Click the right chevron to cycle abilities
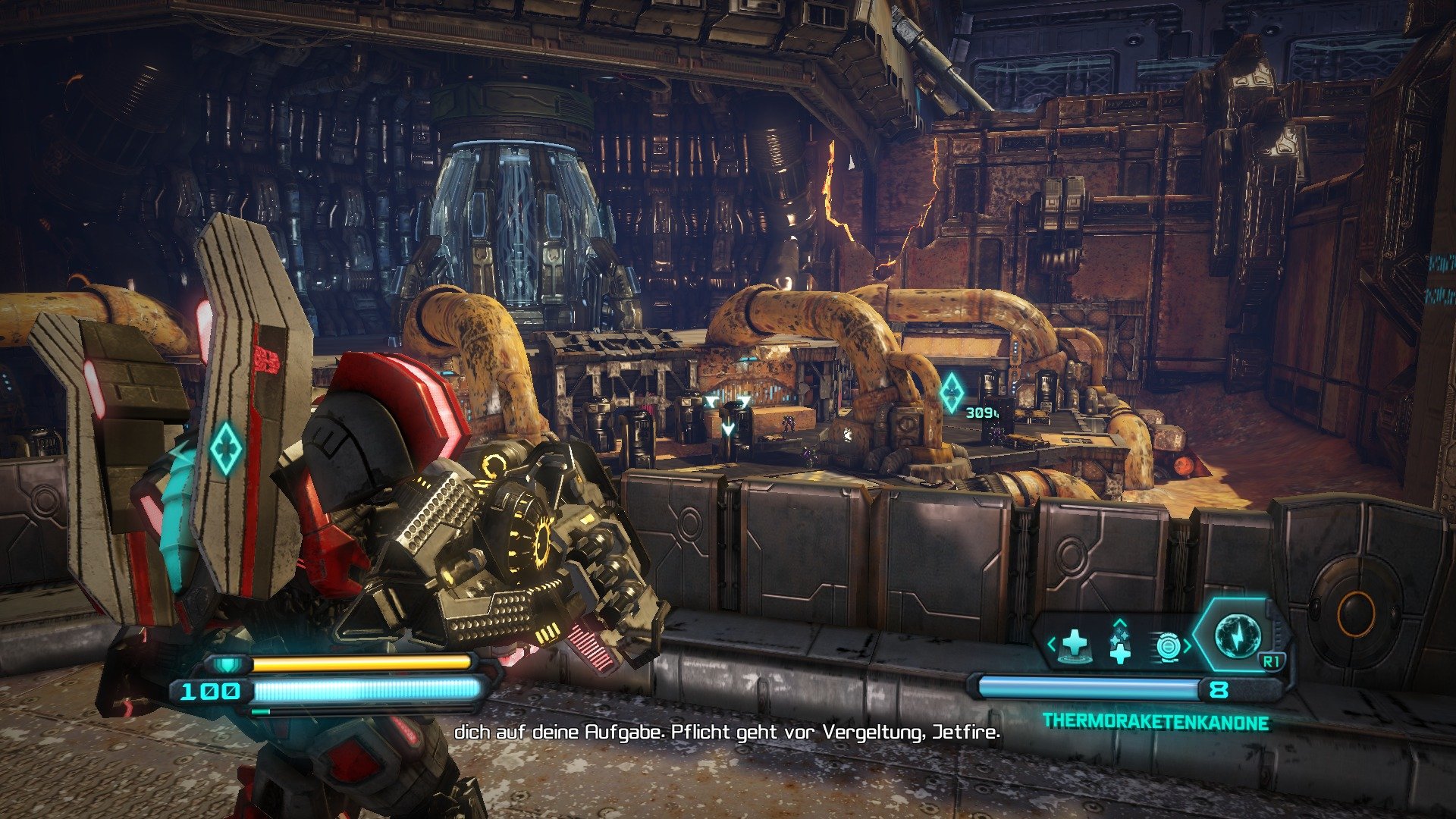This screenshot has height=819, width=1456. (x=1188, y=644)
